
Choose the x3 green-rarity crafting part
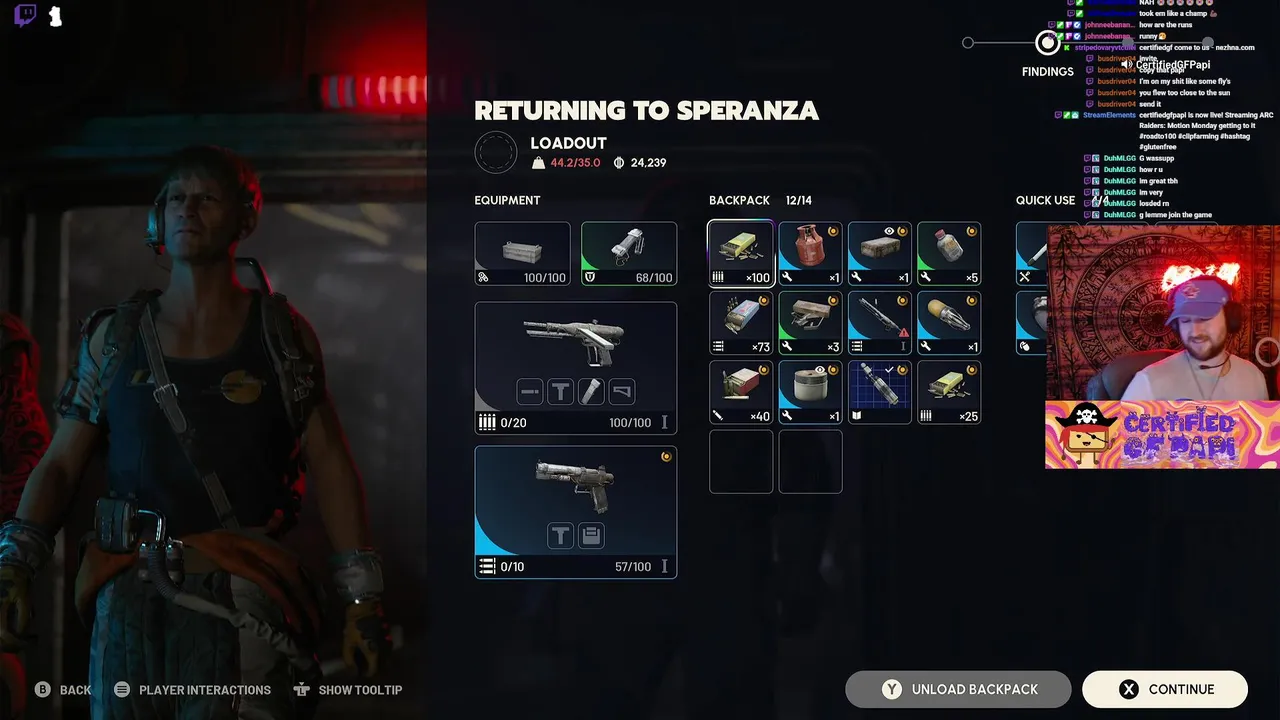pos(810,323)
